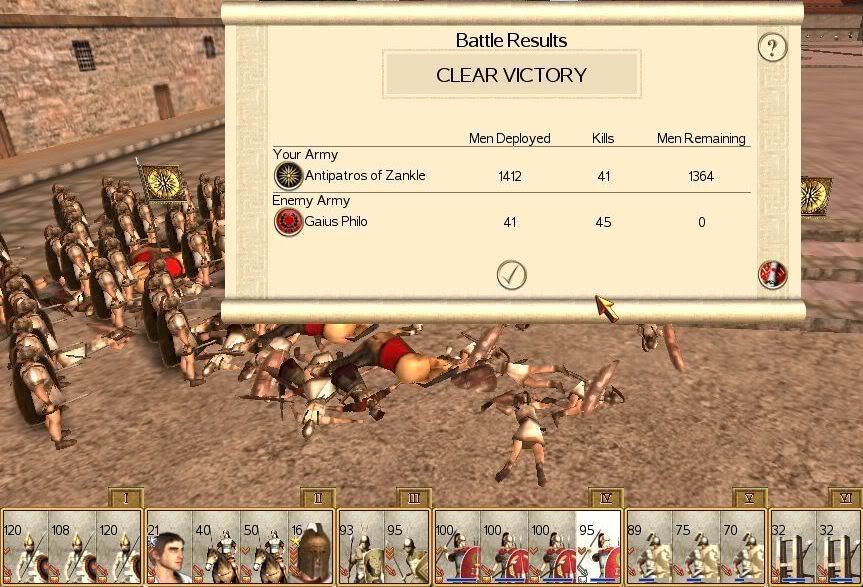863x587 pixels.
Task: Select the unit card with 93 men
Action: pyautogui.click(x=361, y=548)
